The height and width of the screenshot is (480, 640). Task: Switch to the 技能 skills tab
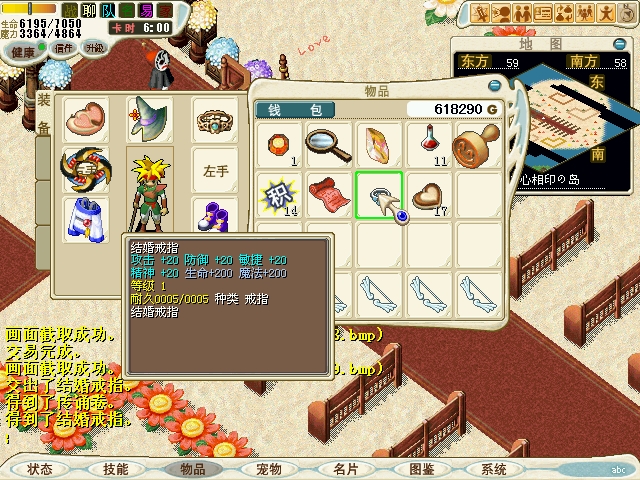coord(115,468)
